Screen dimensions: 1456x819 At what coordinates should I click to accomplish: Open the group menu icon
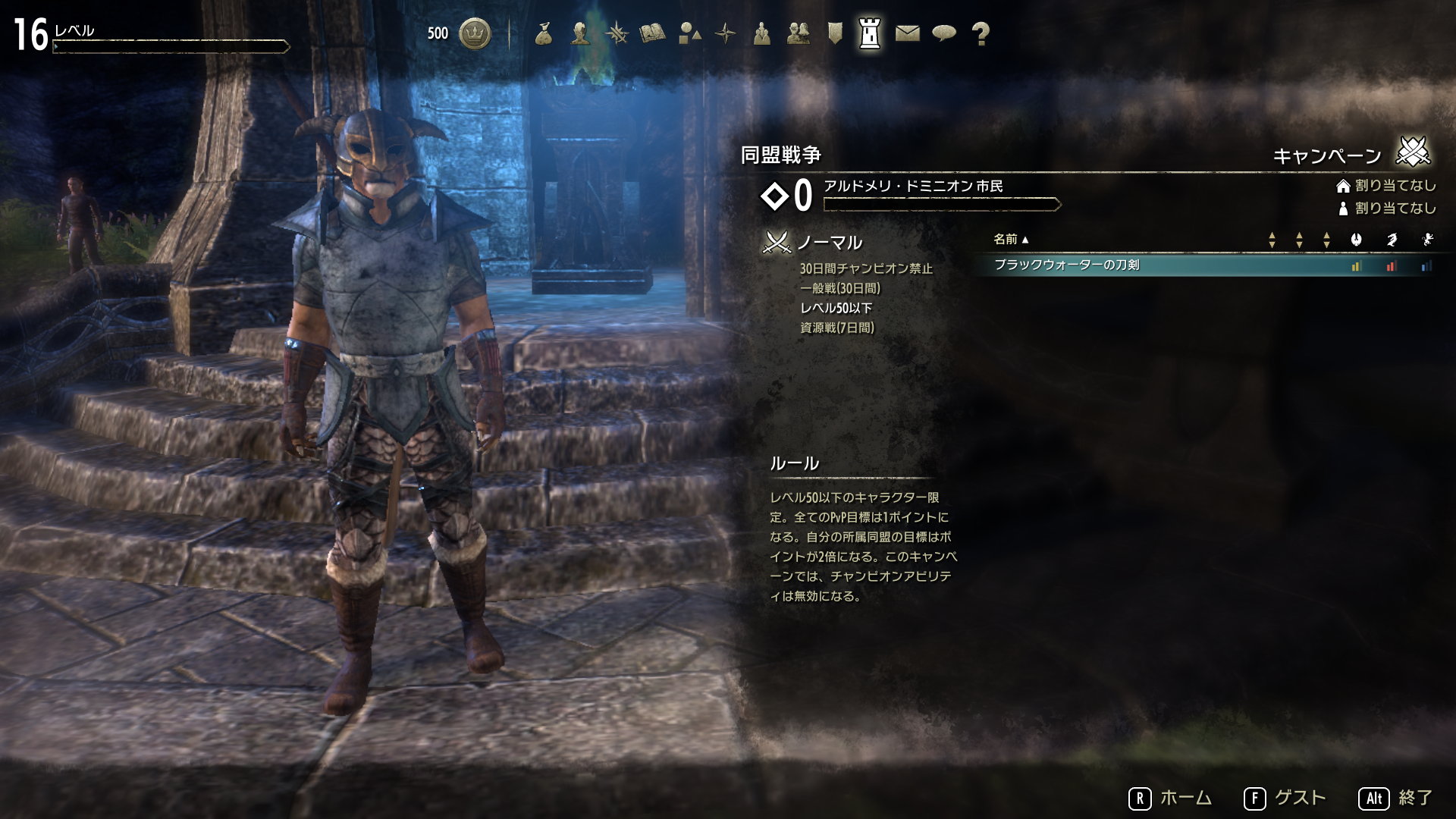[x=762, y=32]
